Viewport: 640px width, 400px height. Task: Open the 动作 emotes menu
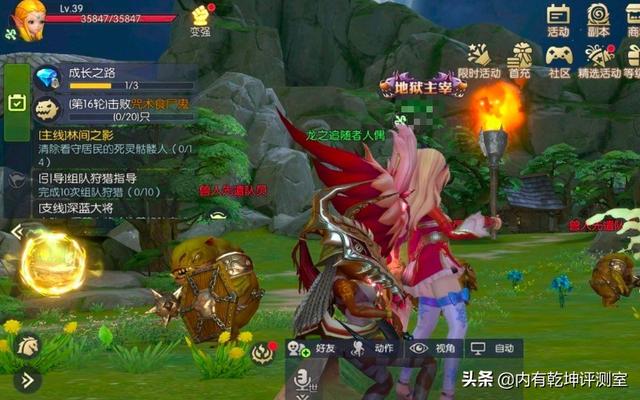click(x=372, y=348)
